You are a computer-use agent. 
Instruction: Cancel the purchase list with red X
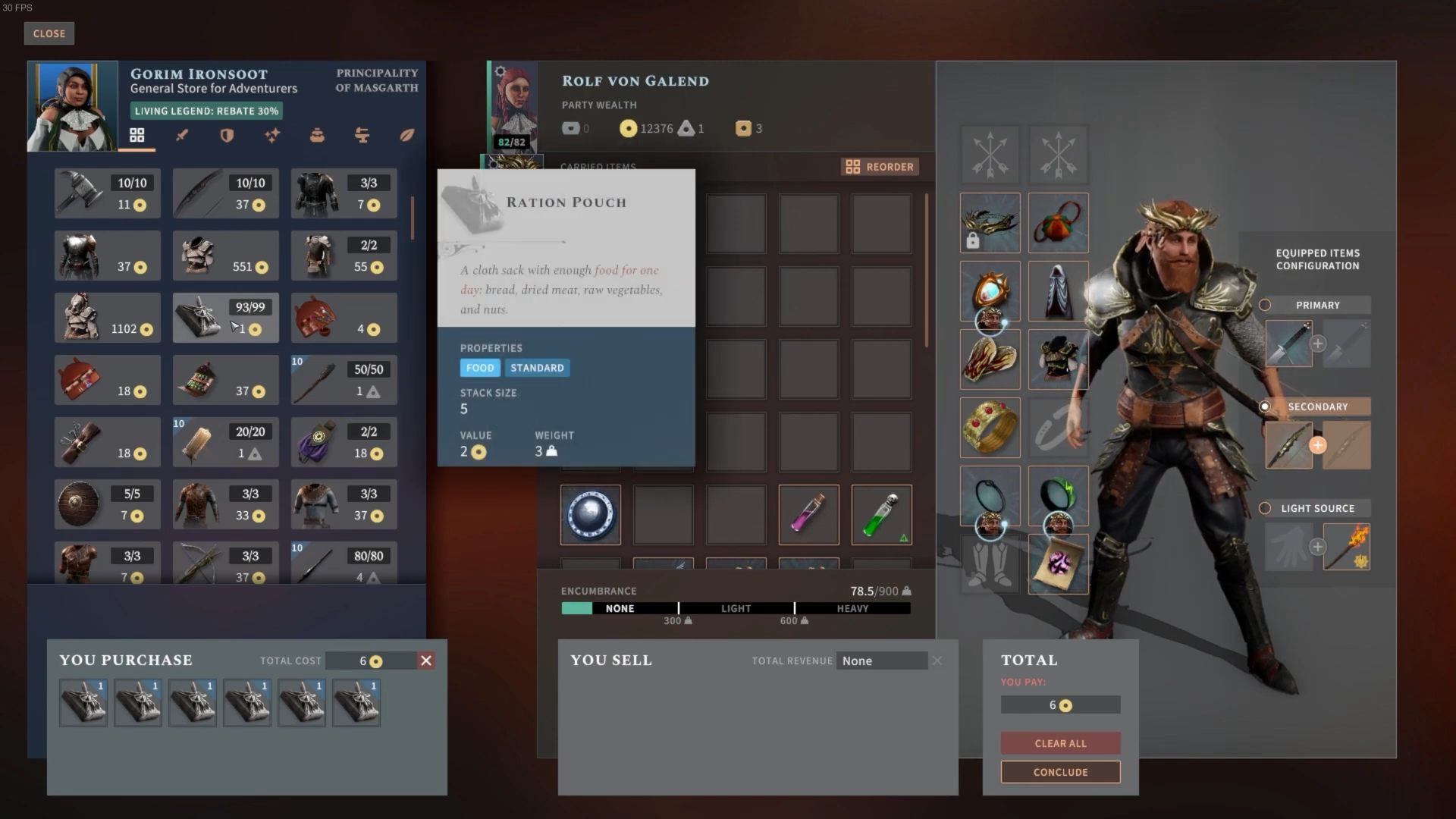tap(426, 661)
